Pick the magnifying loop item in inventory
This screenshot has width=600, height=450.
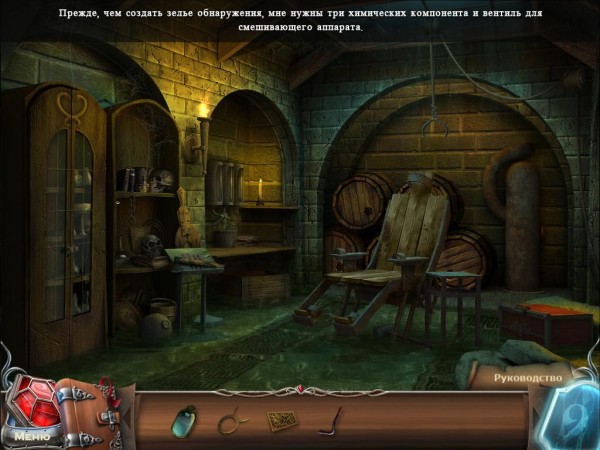tap(232, 421)
